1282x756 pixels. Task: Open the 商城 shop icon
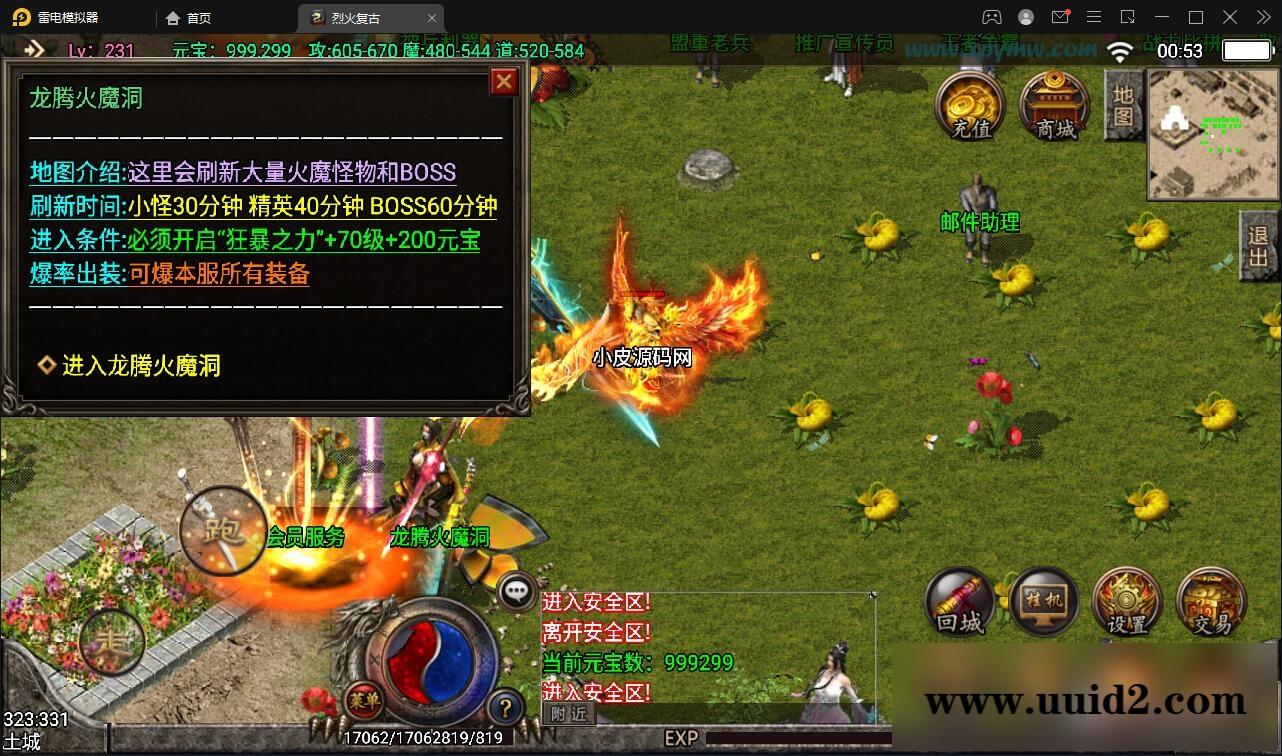(x=1052, y=105)
